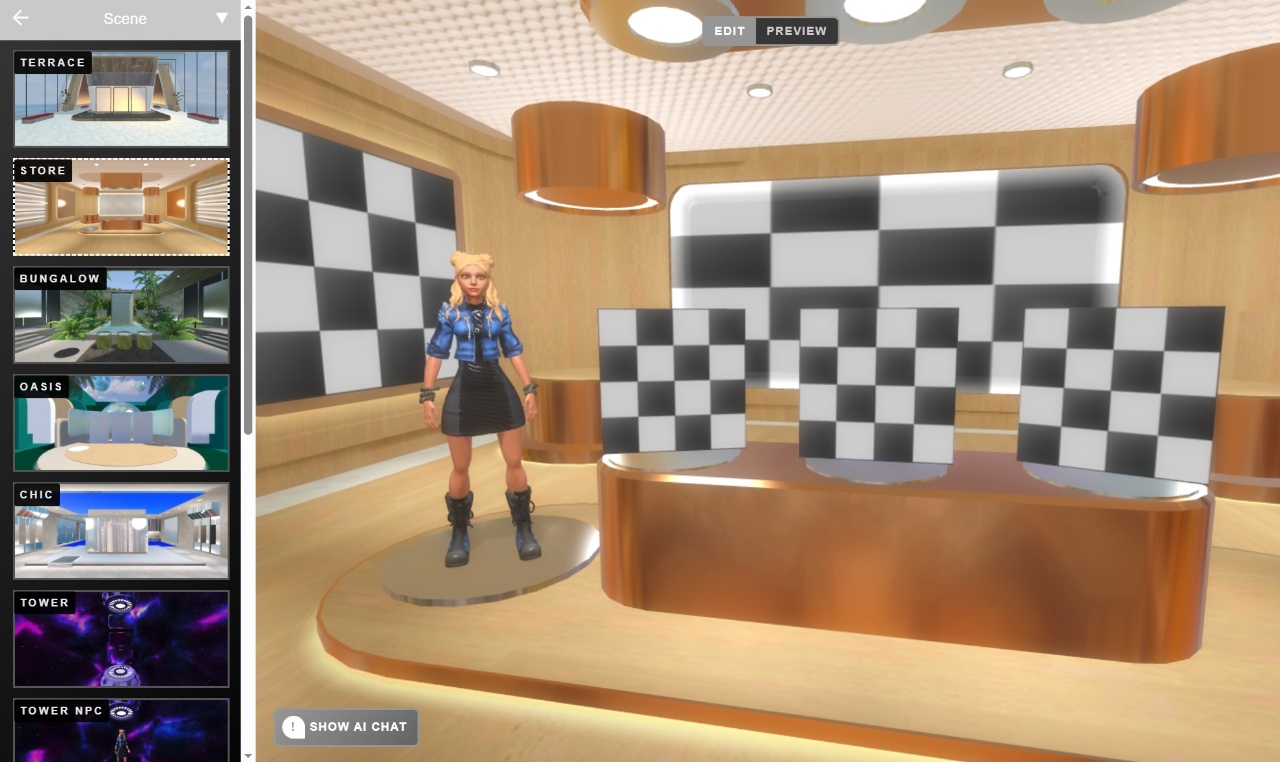Open the OASIS scene
1280x762 pixels.
pos(121,422)
